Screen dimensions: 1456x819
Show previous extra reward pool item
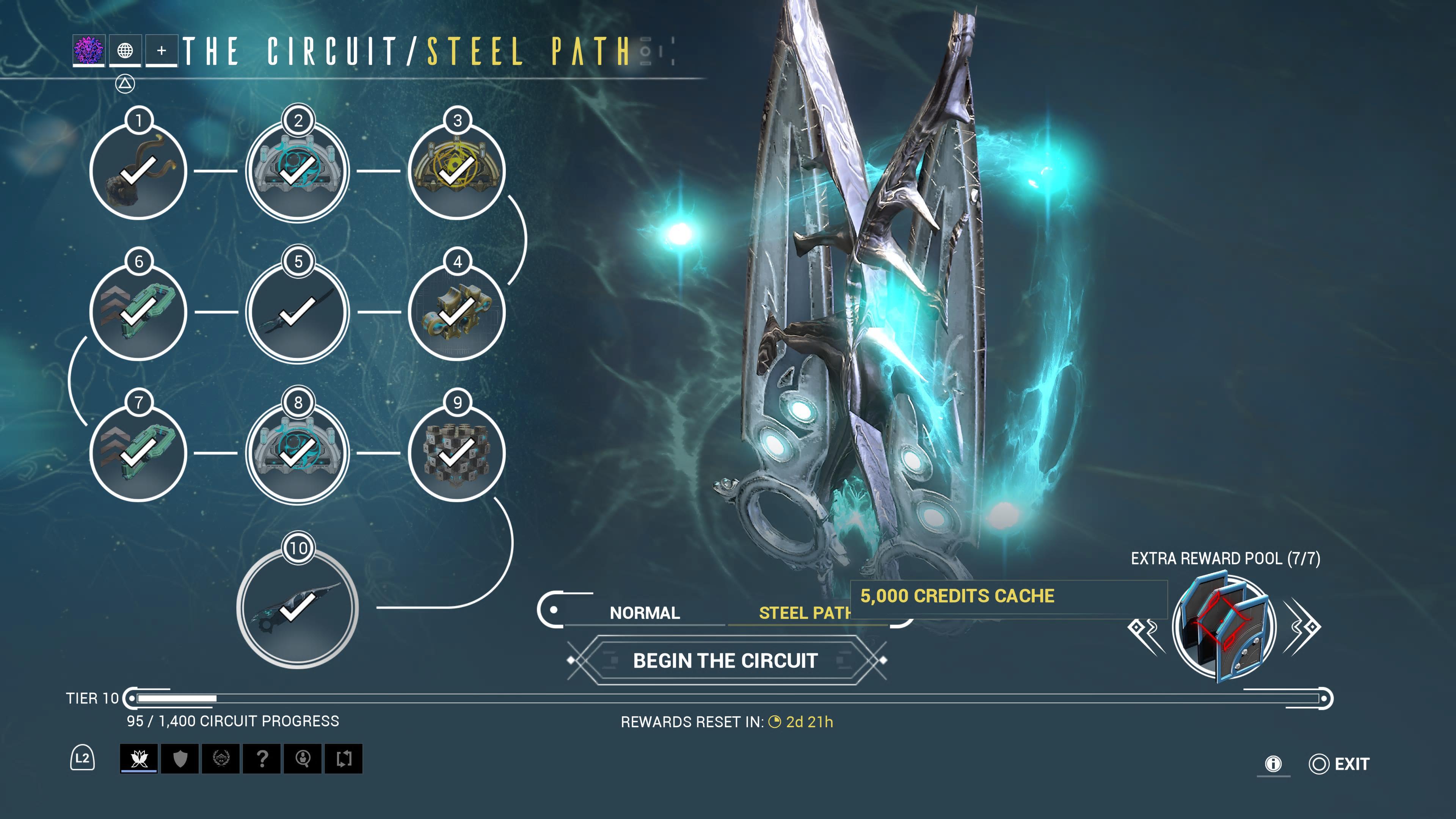click(x=1146, y=628)
